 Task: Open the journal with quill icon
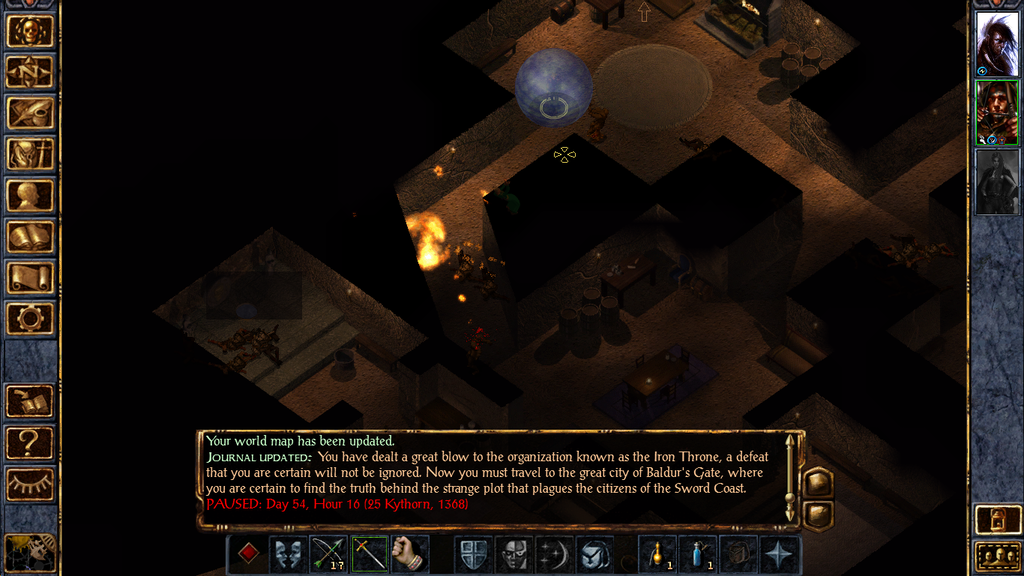click(30, 113)
